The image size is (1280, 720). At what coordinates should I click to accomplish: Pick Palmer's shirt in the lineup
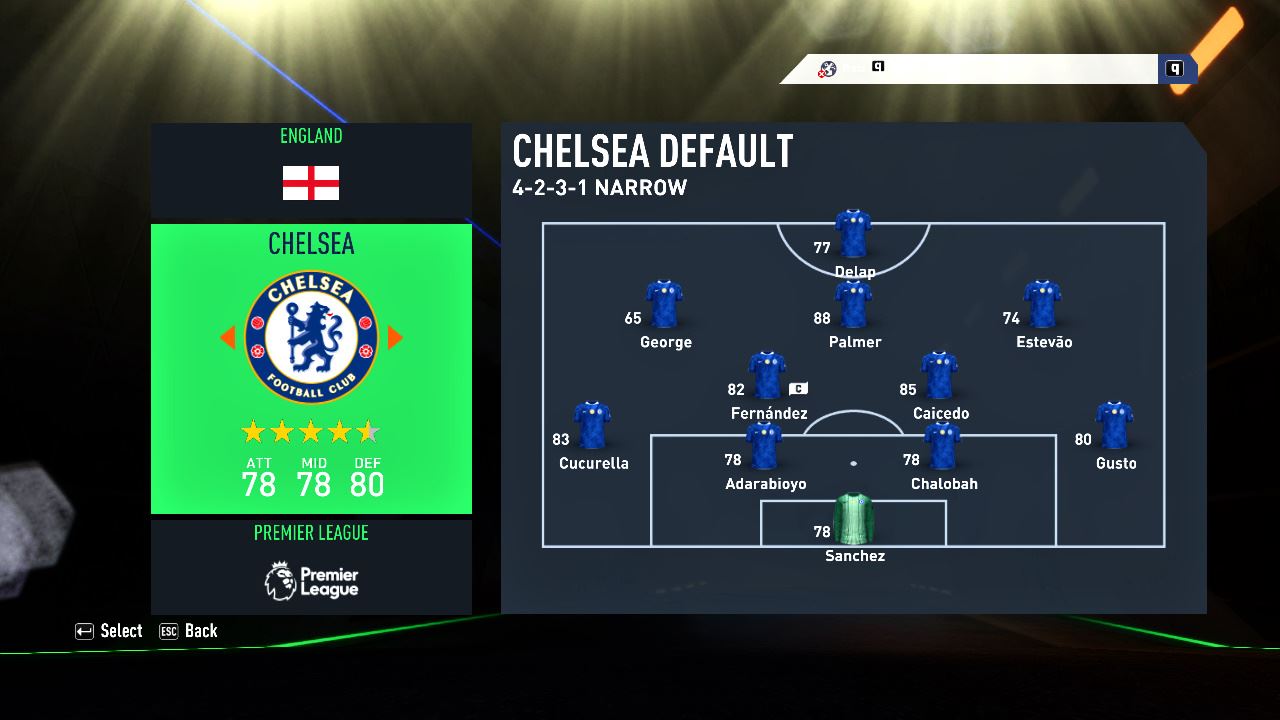click(853, 306)
